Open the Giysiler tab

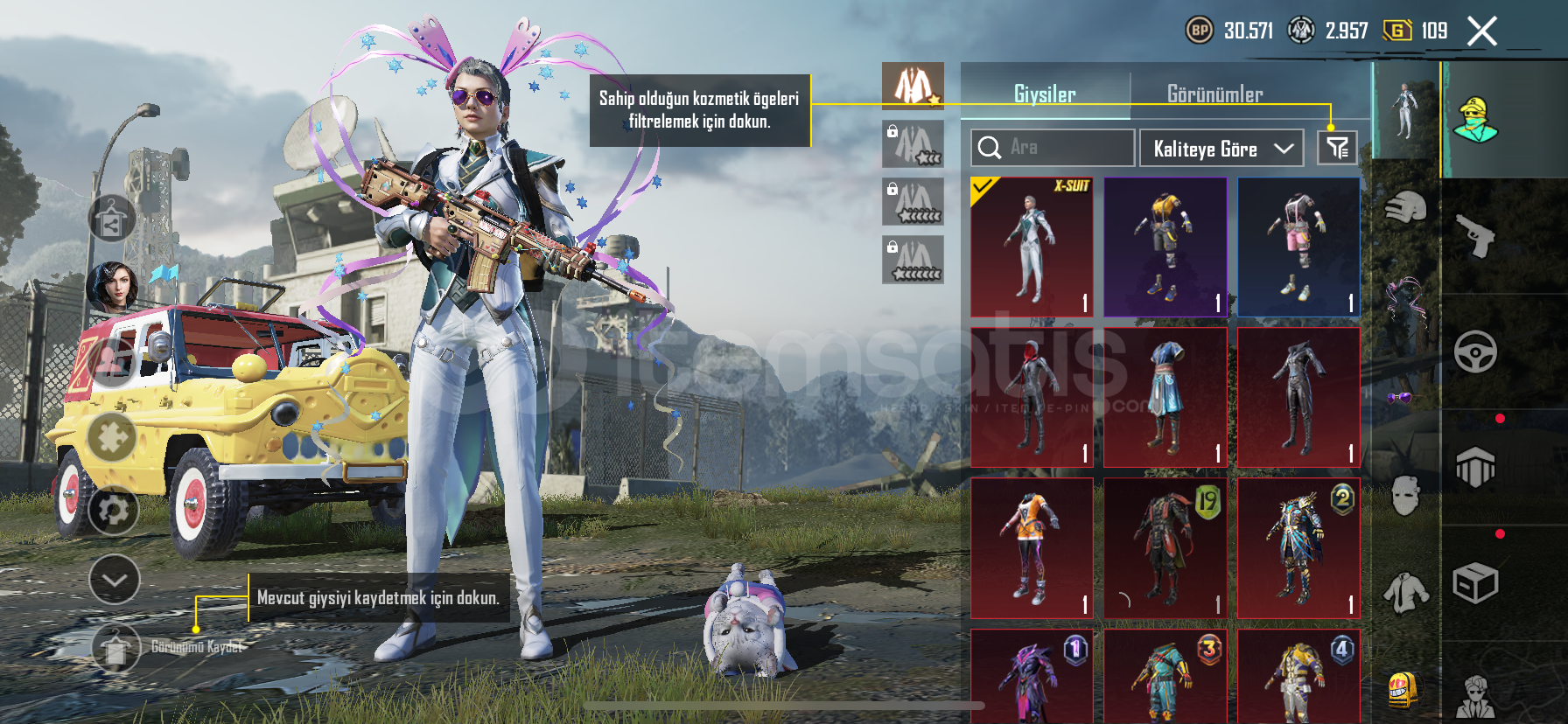(x=1045, y=94)
